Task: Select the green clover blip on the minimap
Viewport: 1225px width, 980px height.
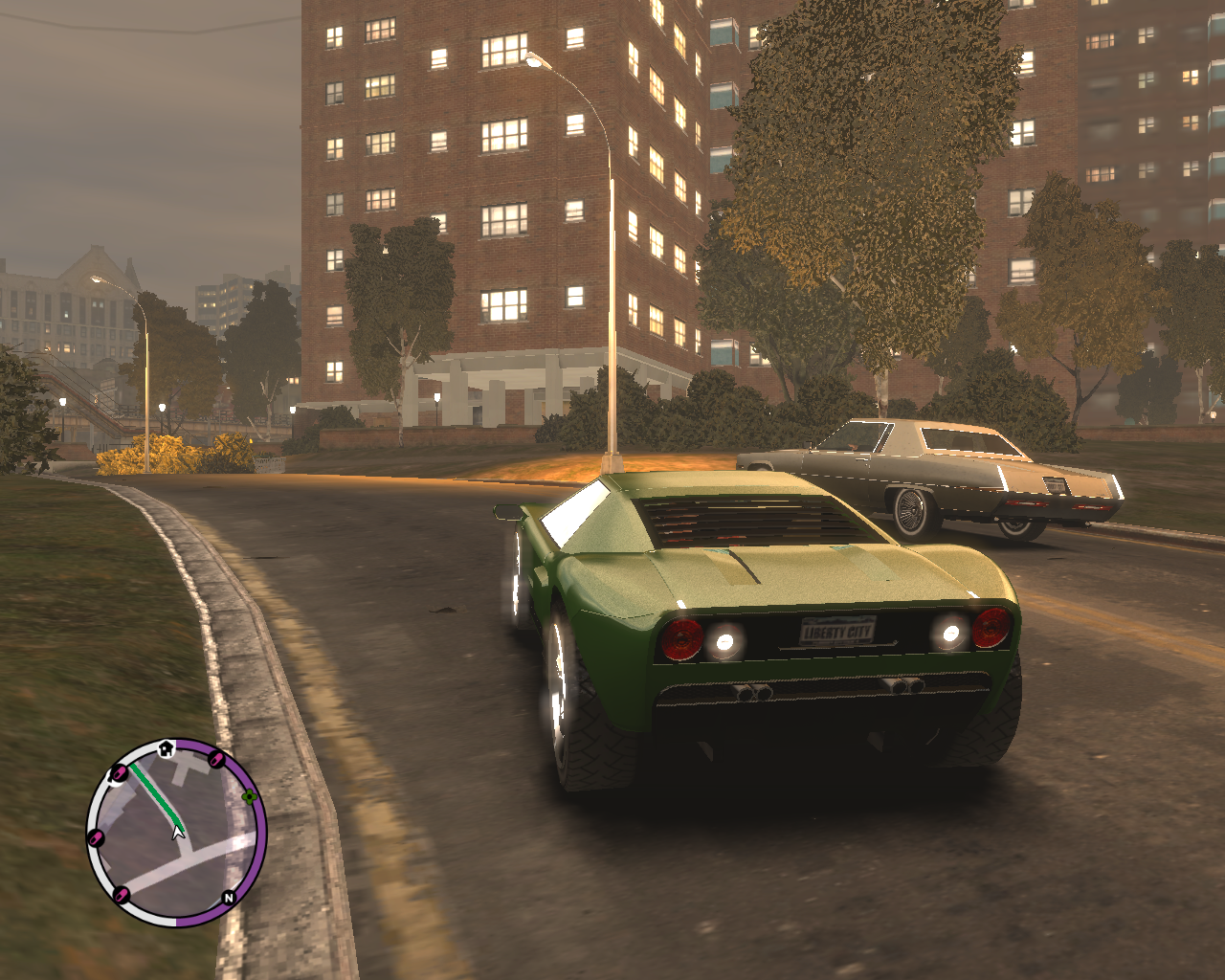Action: (x=250, y=796)
